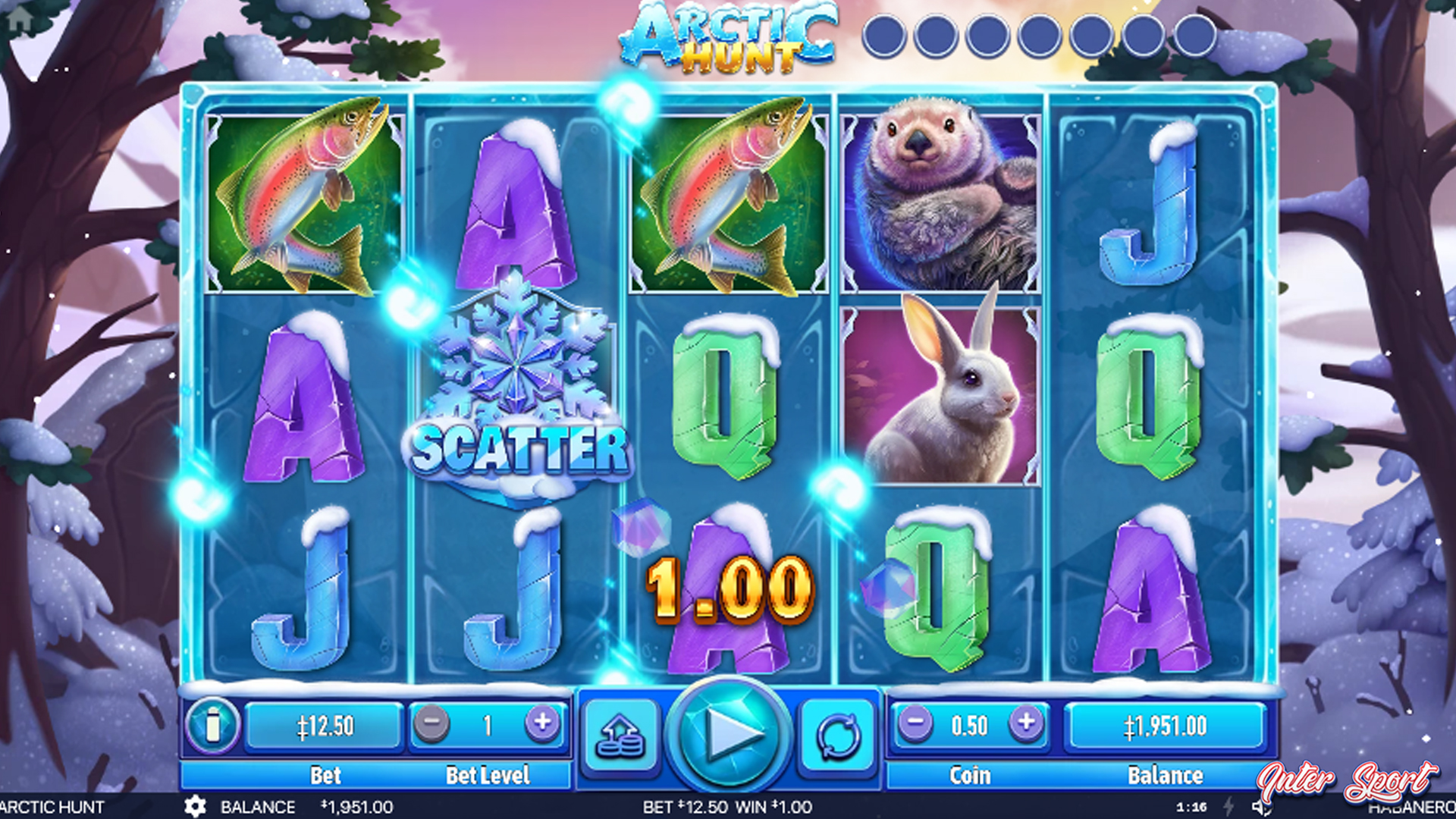Toggle the lightning fast-play icon

click(x=1228, y=808)
